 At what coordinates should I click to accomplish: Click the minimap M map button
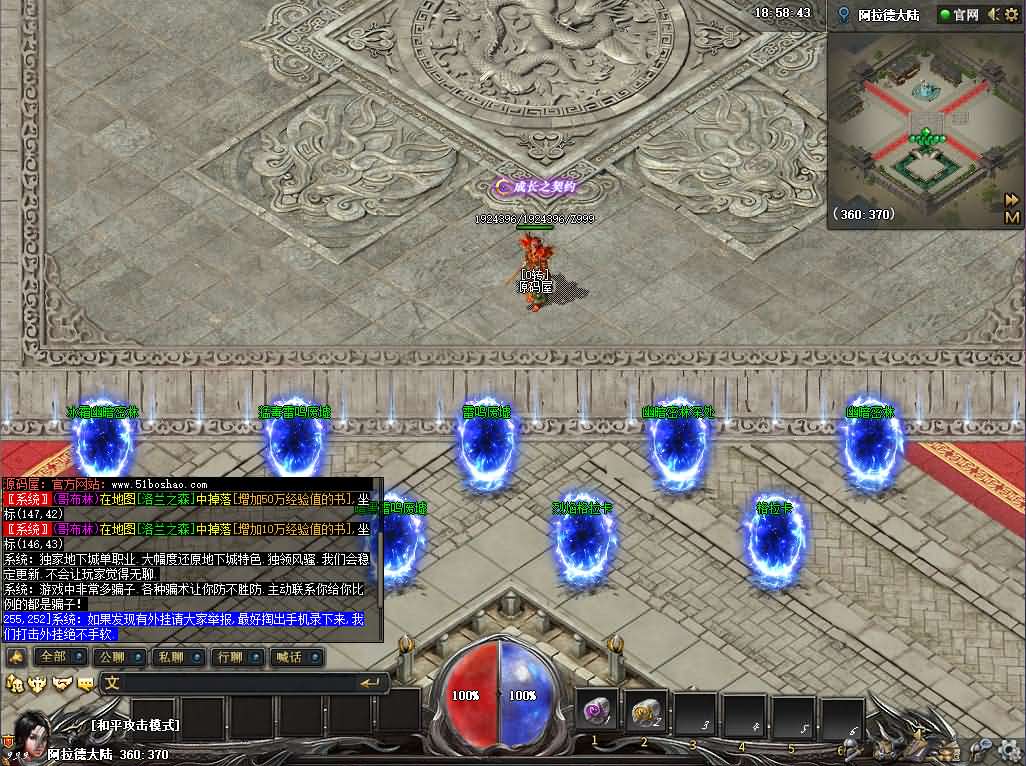[x=1012, y=216]
